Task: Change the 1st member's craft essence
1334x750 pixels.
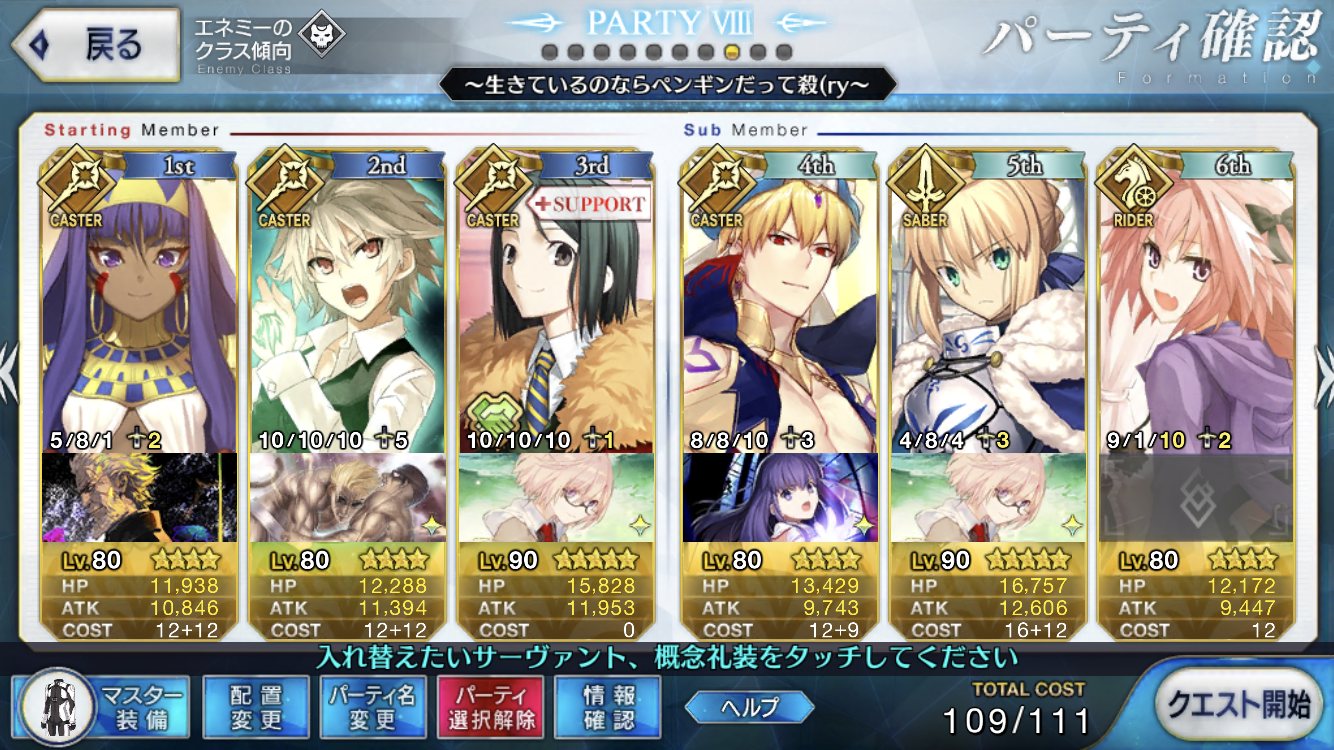Action: (x=139, y=498)
